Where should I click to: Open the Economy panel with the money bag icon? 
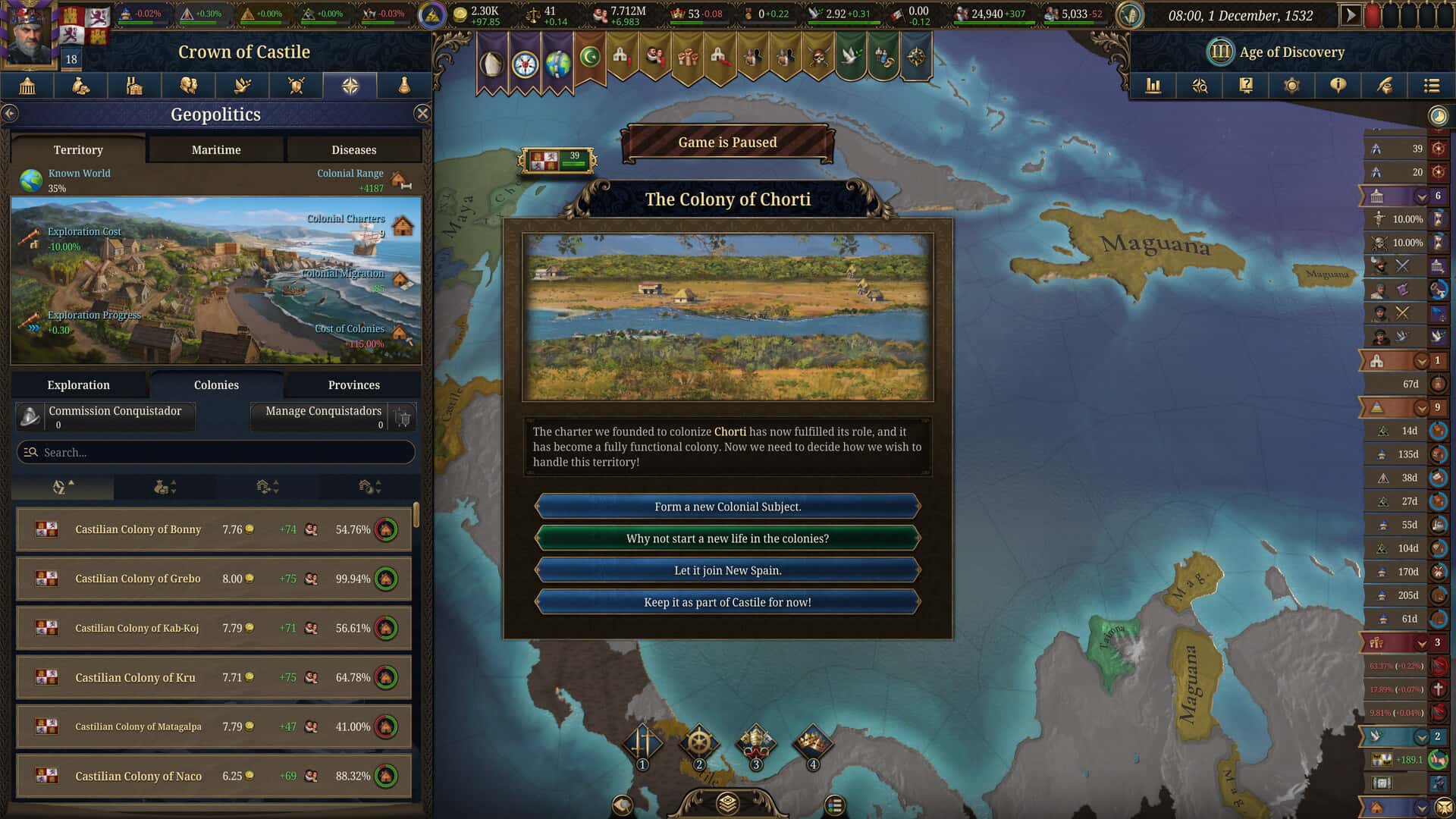click(x=80, y=86)
